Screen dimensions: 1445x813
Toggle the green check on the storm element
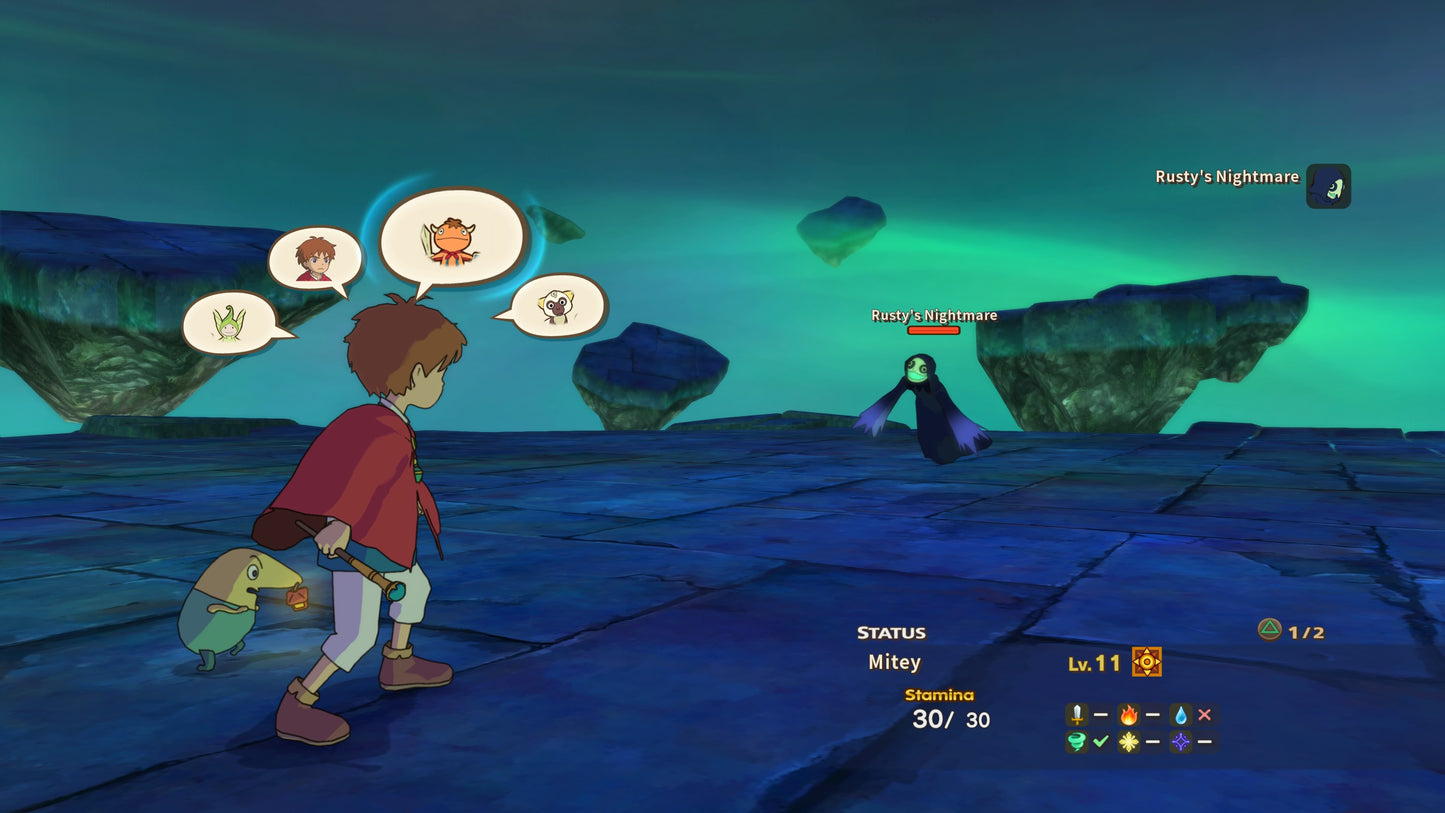(1101, 741)
